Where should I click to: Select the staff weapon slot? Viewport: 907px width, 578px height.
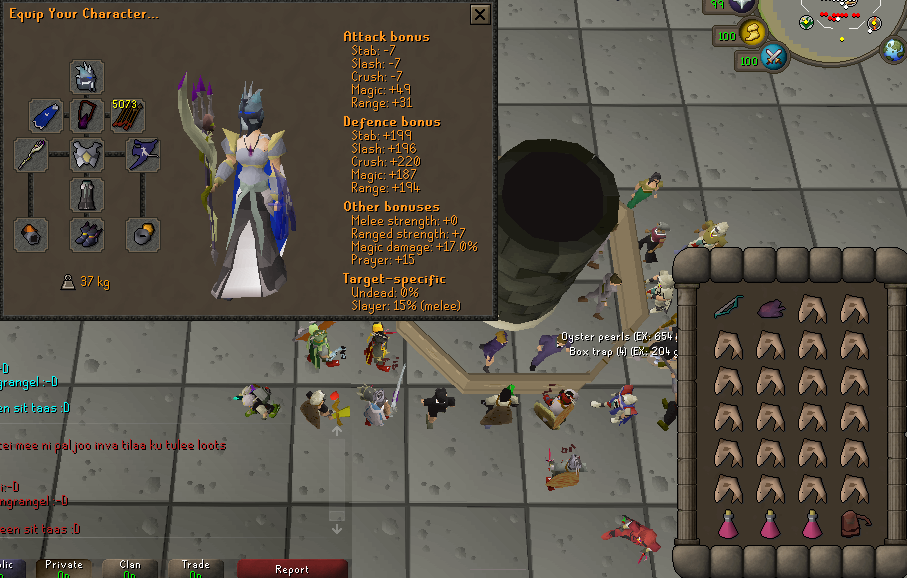point(32,155)
